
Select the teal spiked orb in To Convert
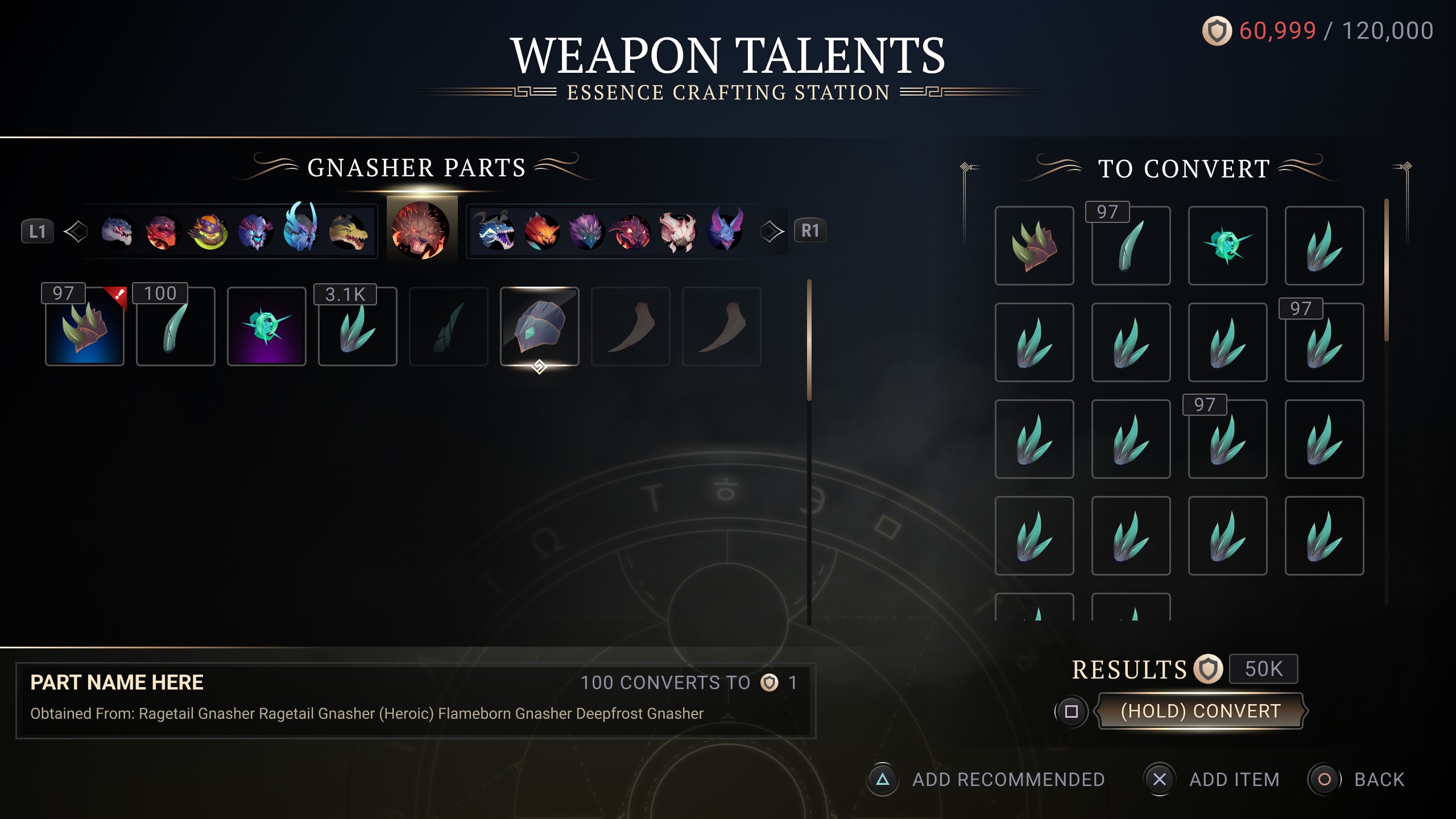pos(1228,246)
